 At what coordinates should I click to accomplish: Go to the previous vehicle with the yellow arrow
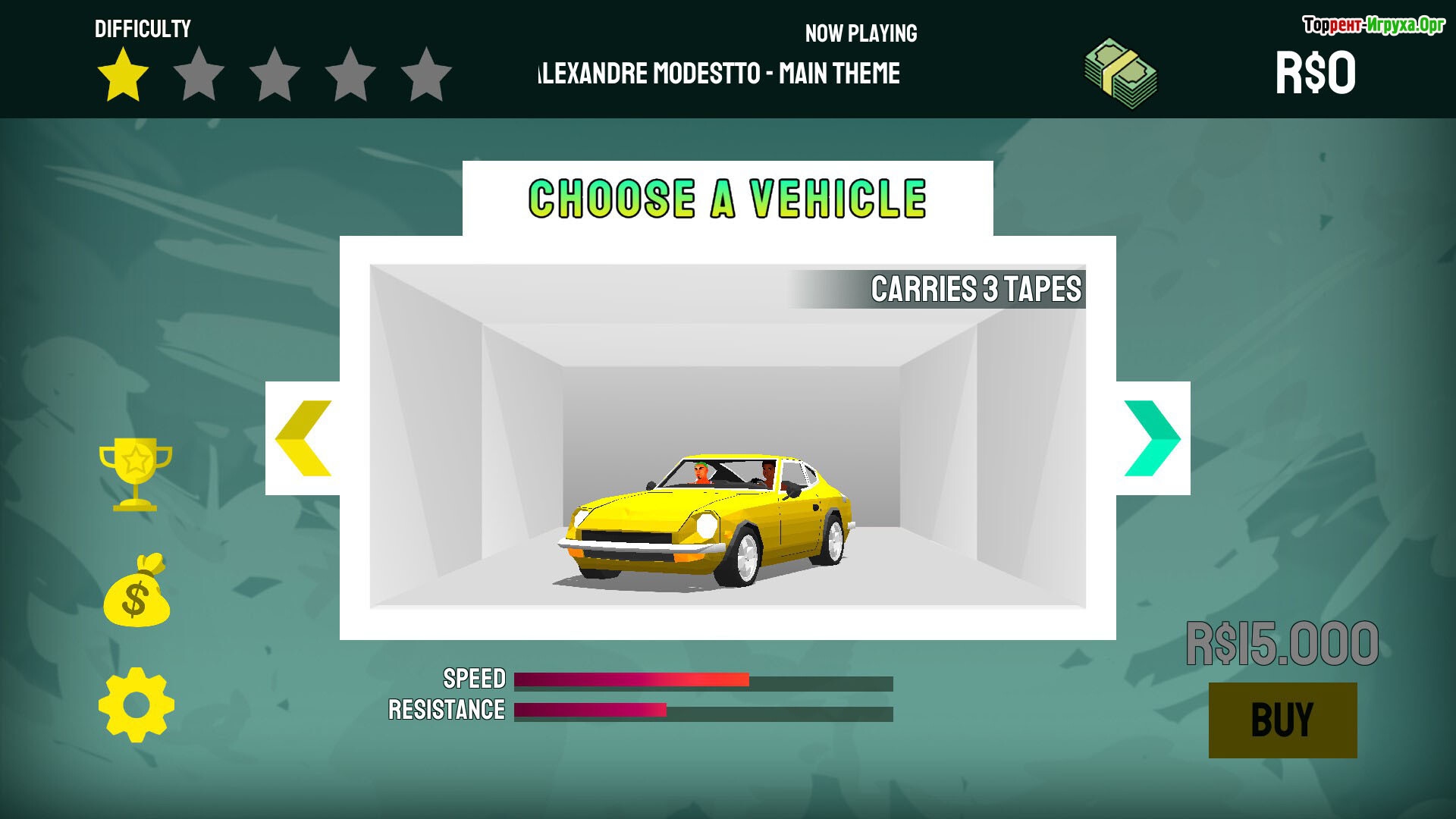pos(303,438)
